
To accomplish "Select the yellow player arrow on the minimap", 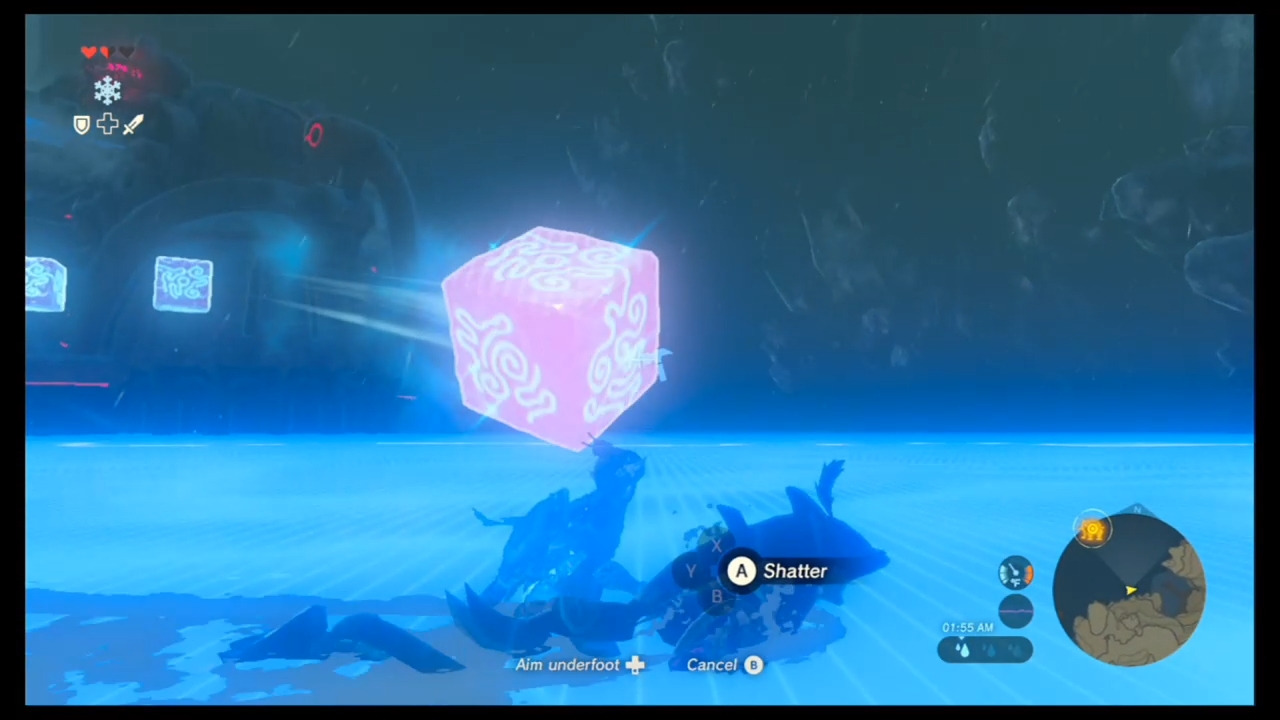I will point(1131,590).
